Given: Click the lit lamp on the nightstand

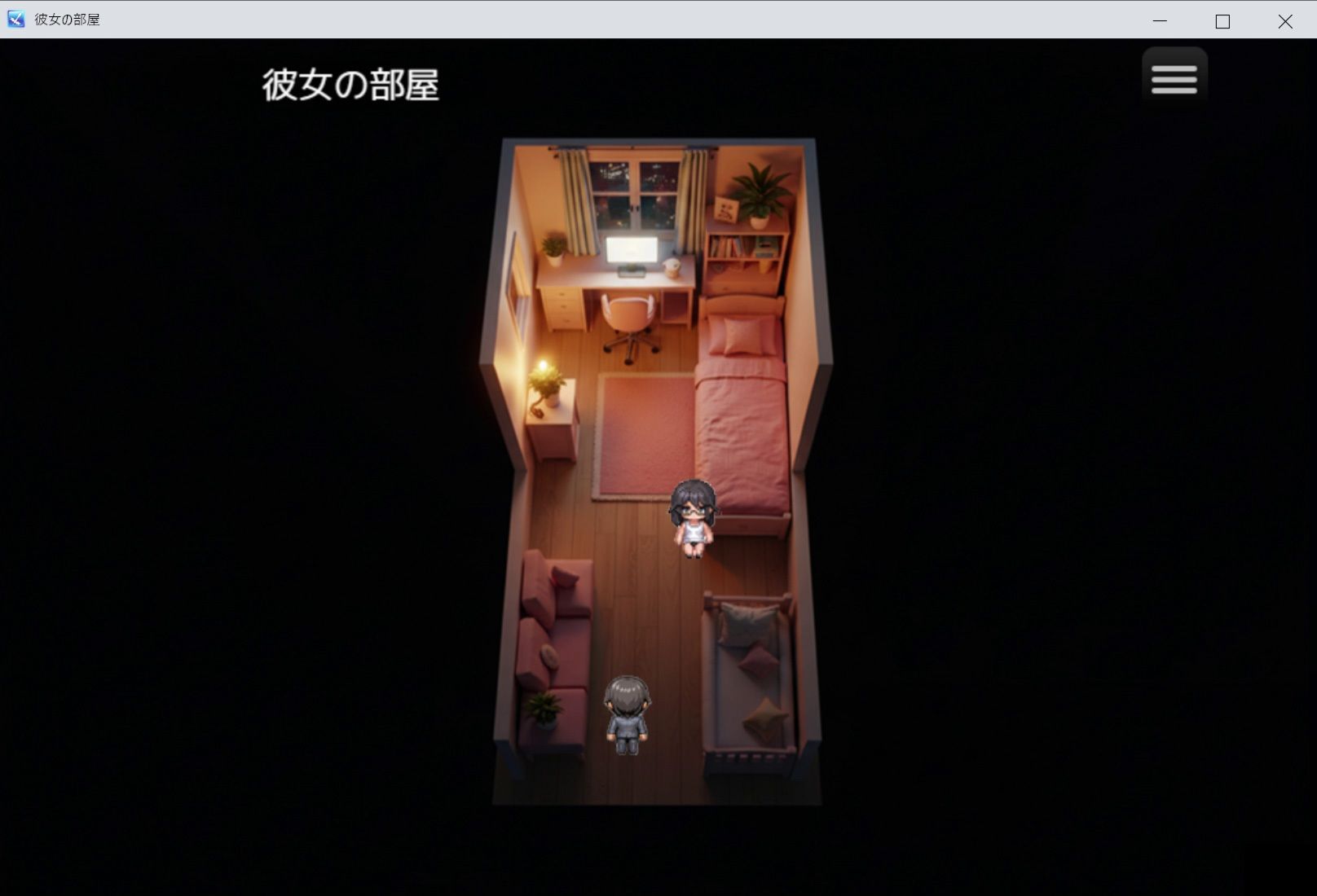Looking at the screenshot, I should pos(544,367).
